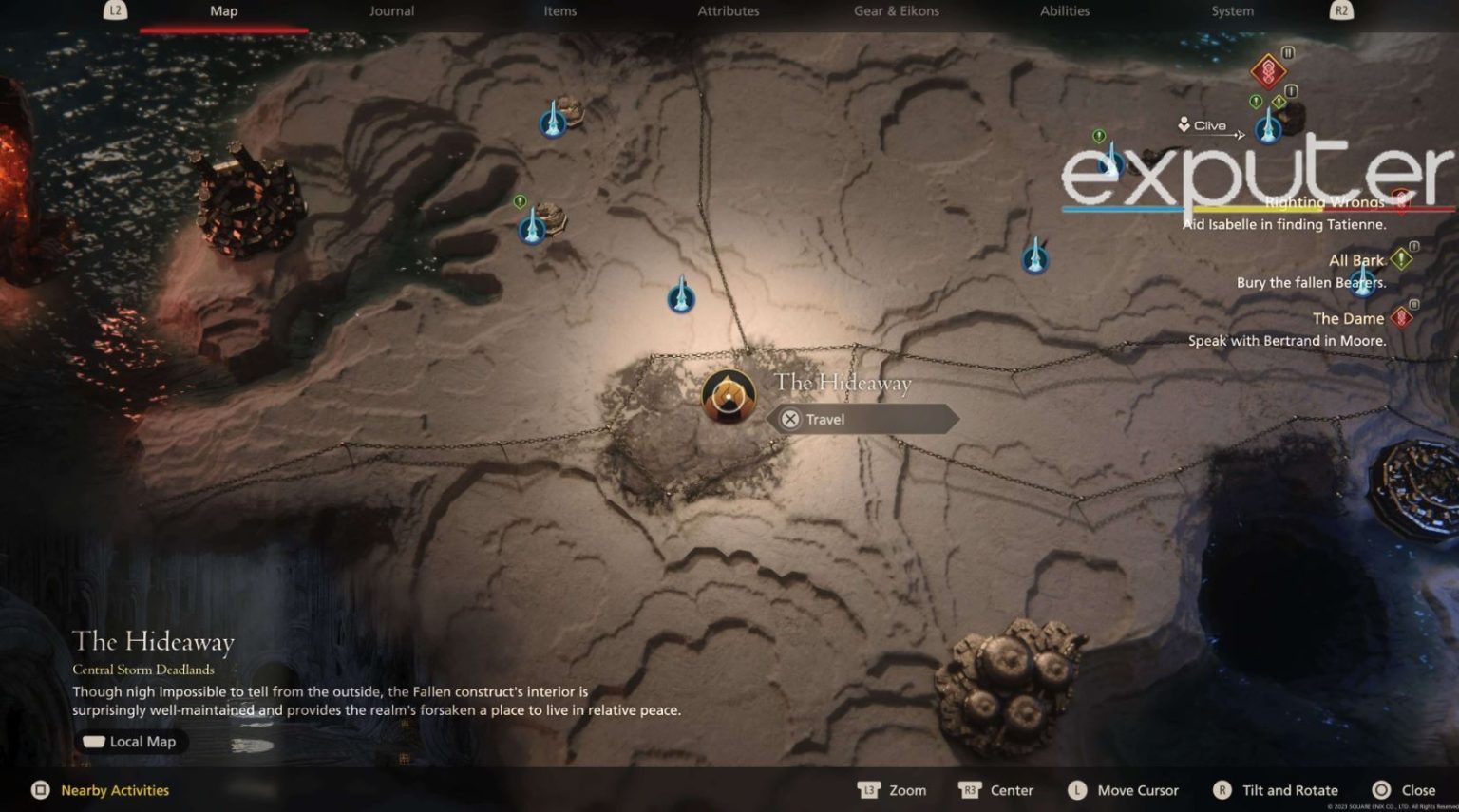Click the Center R3 button icon
The image size is (1459, 812).
point(970,789)
